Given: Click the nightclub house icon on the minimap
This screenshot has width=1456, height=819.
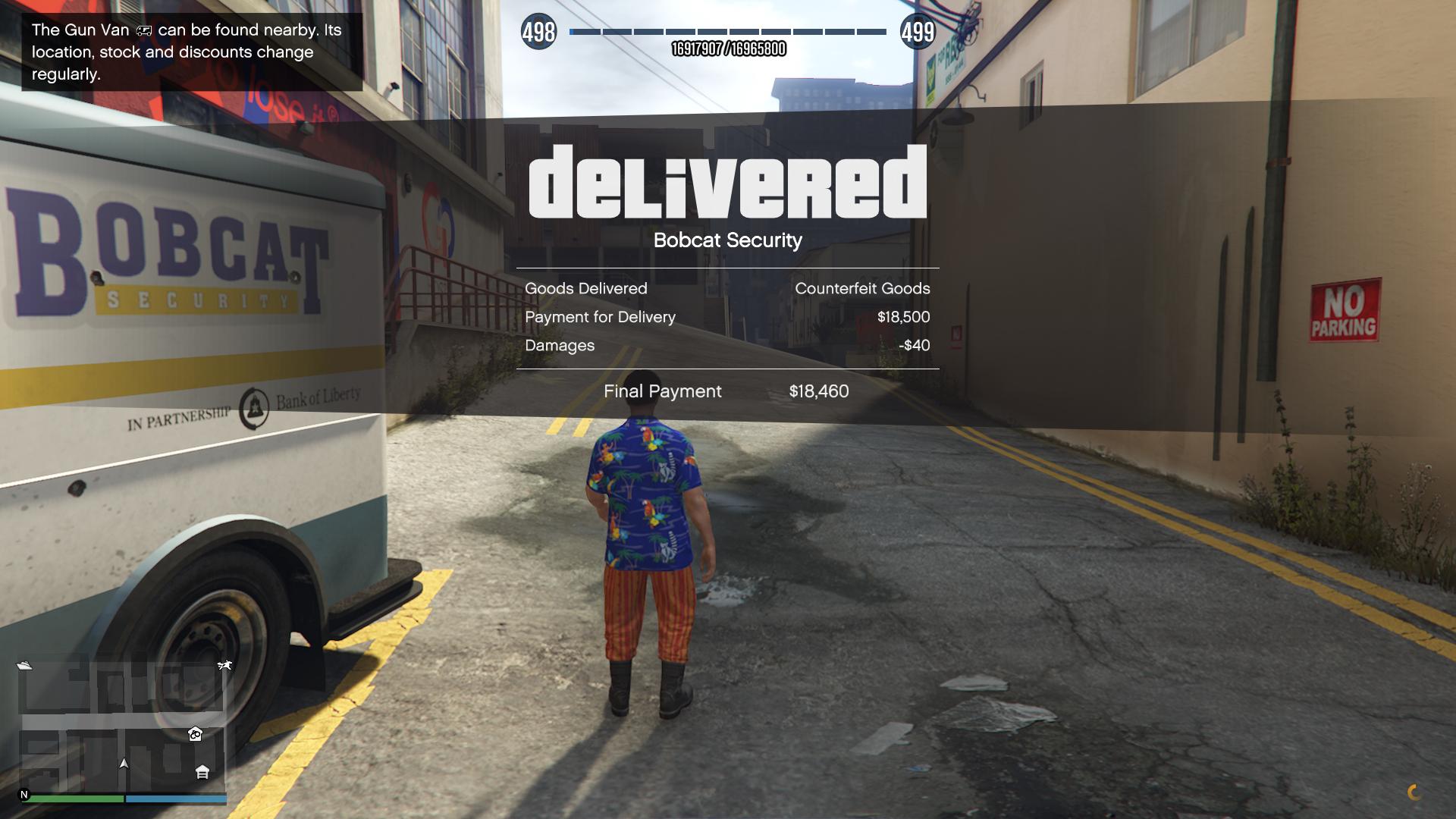Looking at the screenshot, I should coord(195,735).
